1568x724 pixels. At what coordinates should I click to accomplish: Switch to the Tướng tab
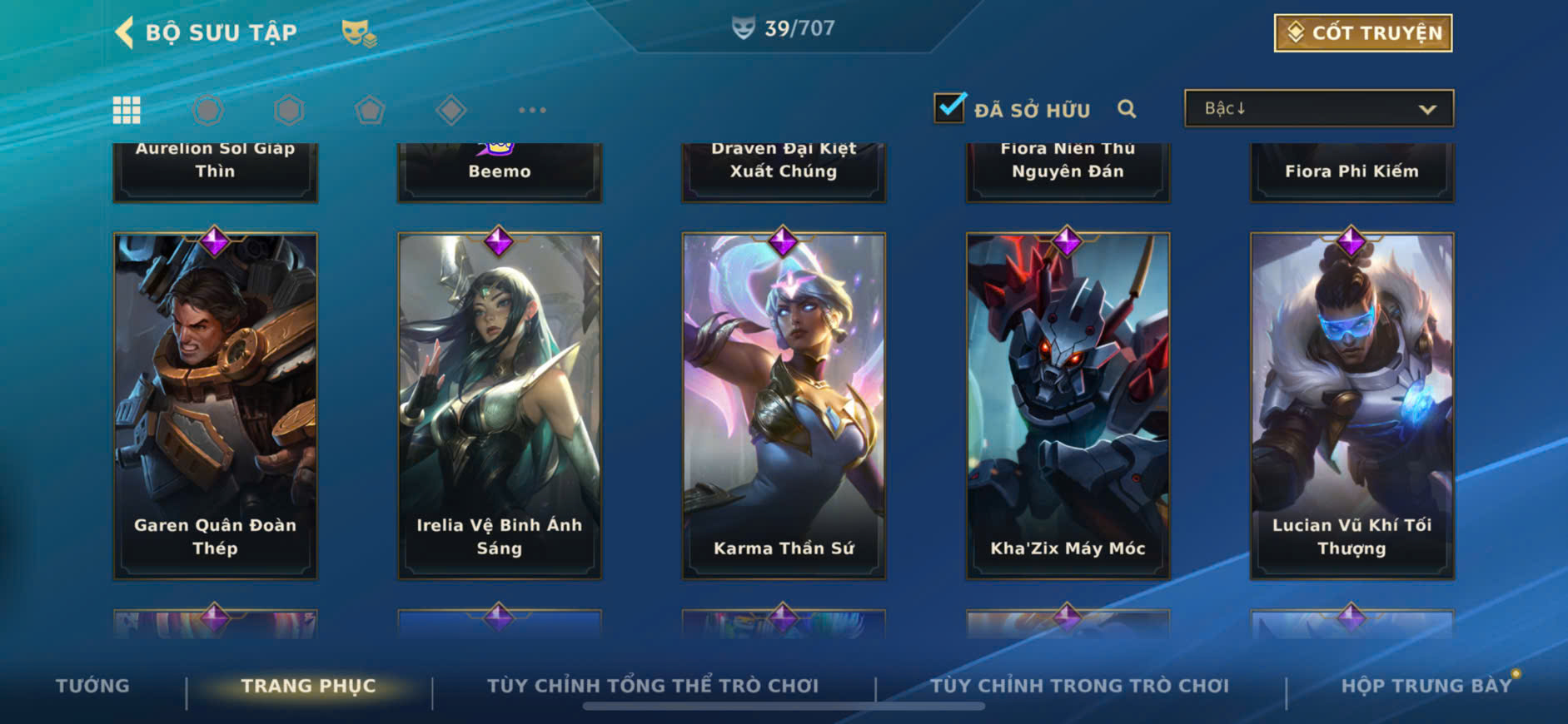92,686
